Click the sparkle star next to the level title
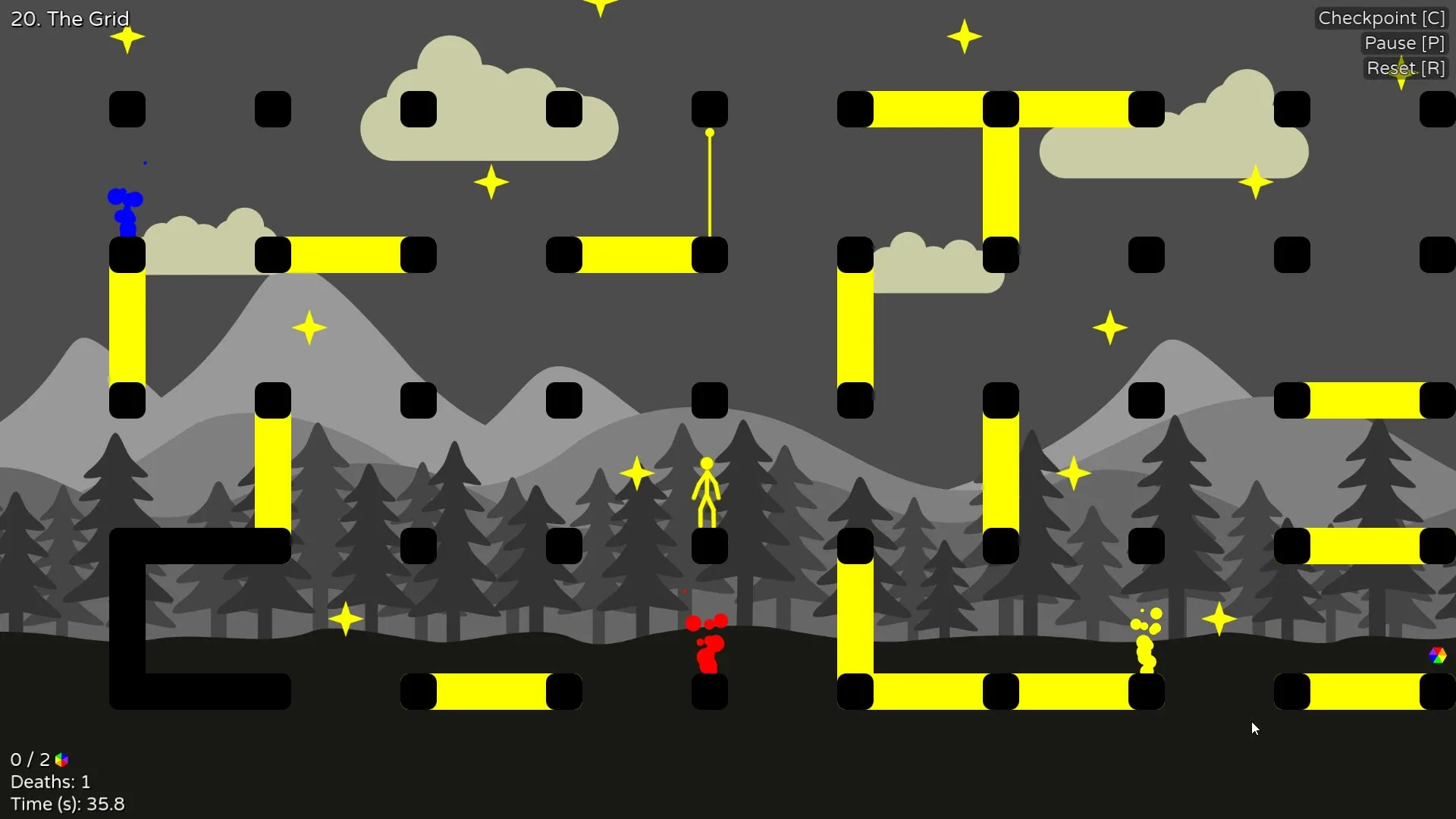Image resolution: width=1456 pixels, height=819 pixels. pos(127,38)
